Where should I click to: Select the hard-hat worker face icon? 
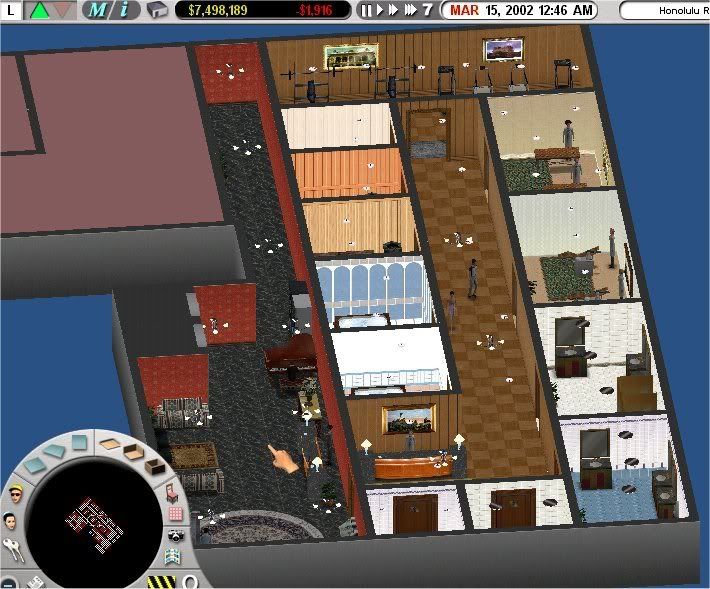point(14,494)
